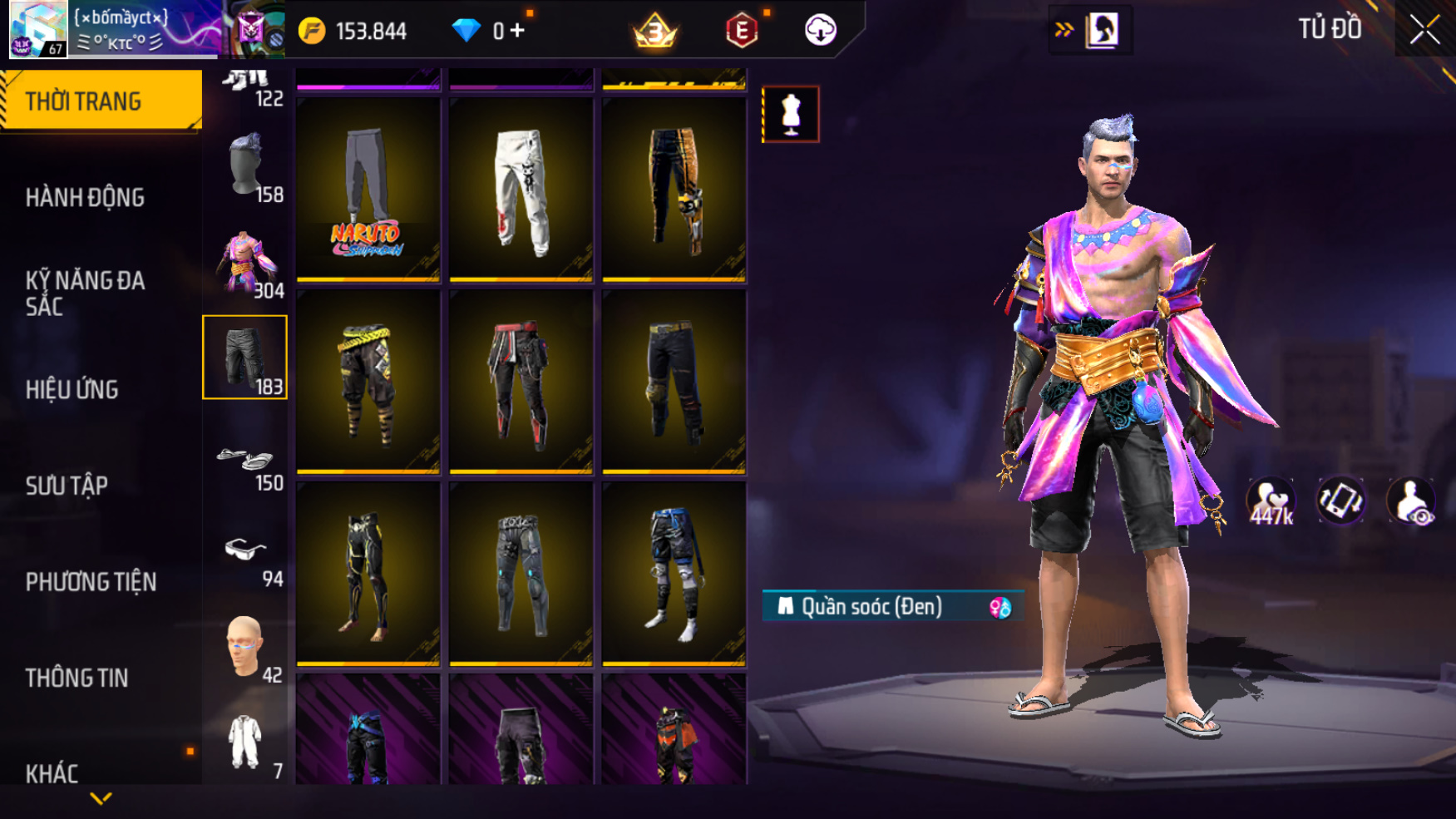The width and height of the screenshot is (1456, 819).
Task: Go to the Sưu Tập tab
Action: pyautogui.click(x=67, y=486)
